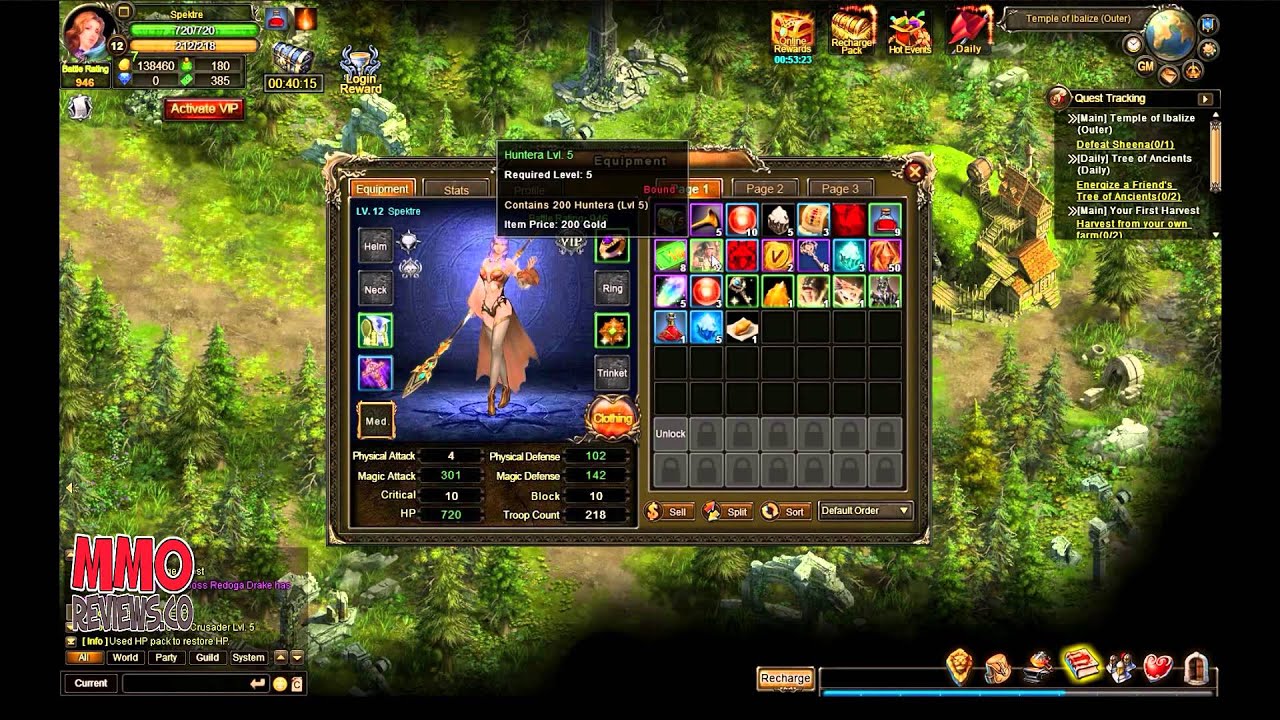
Task: Open the Login Reward
Action: pyautogui.click(x=361, y=72)
